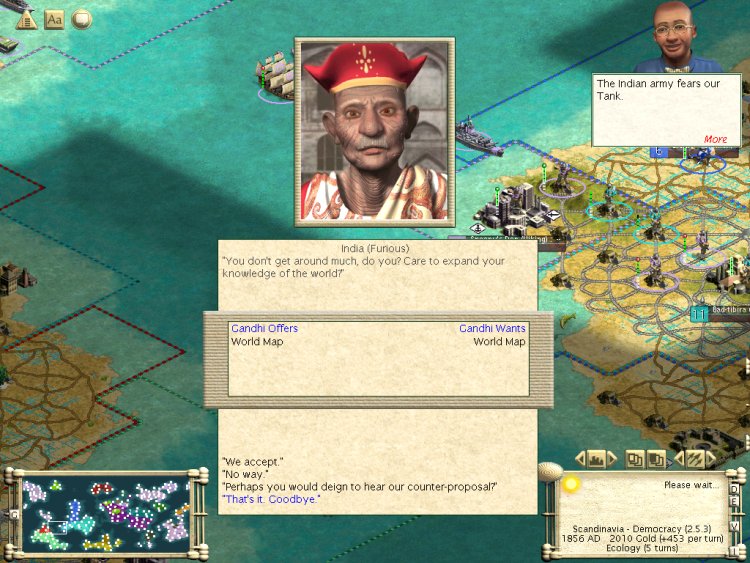The width and height of the screenshot is (750, 563).
Task: Click World Map under Gandhi Offers
Action: click(x=257, y=342)
